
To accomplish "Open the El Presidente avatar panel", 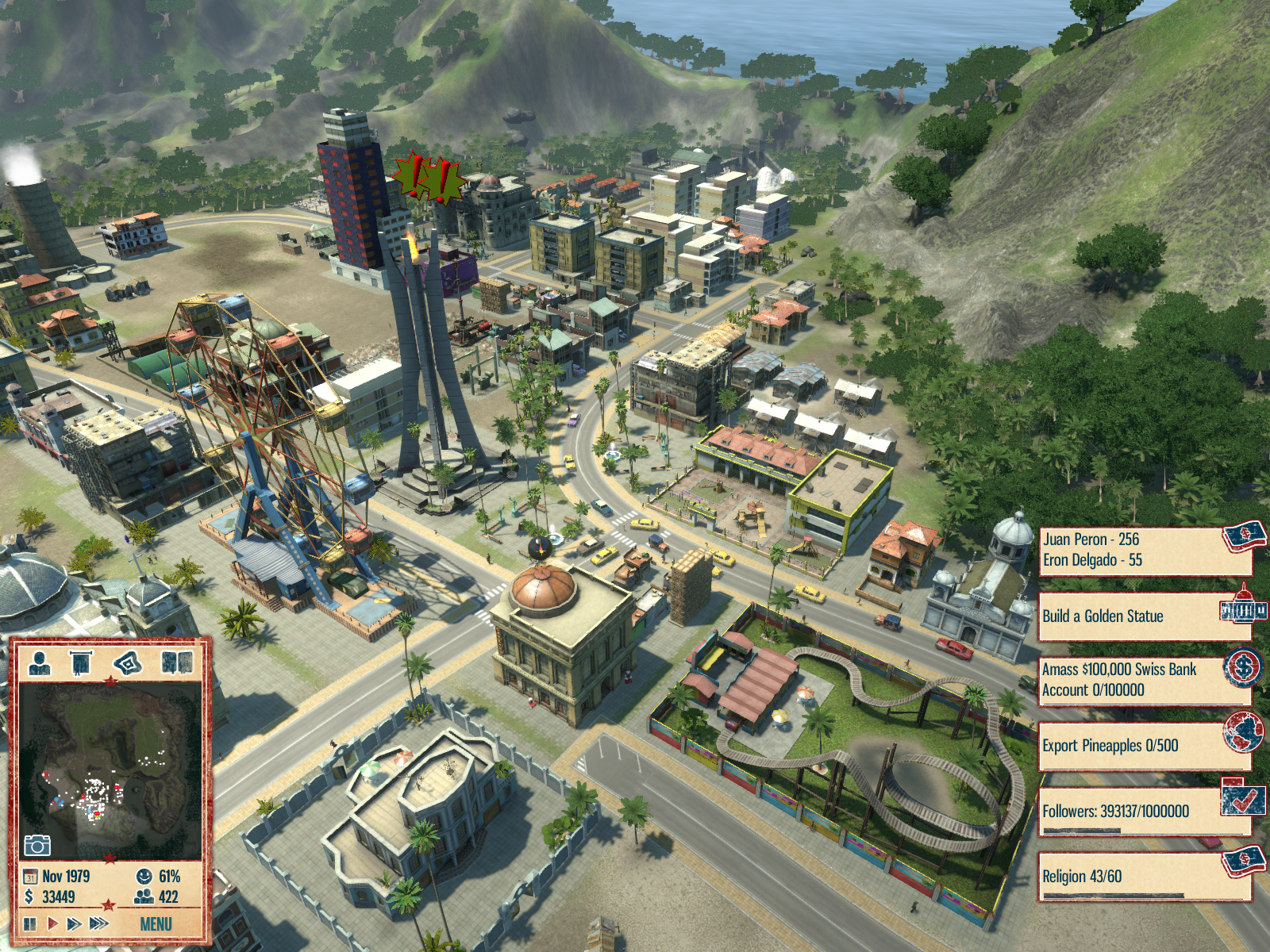I will (x=40, y=662).
